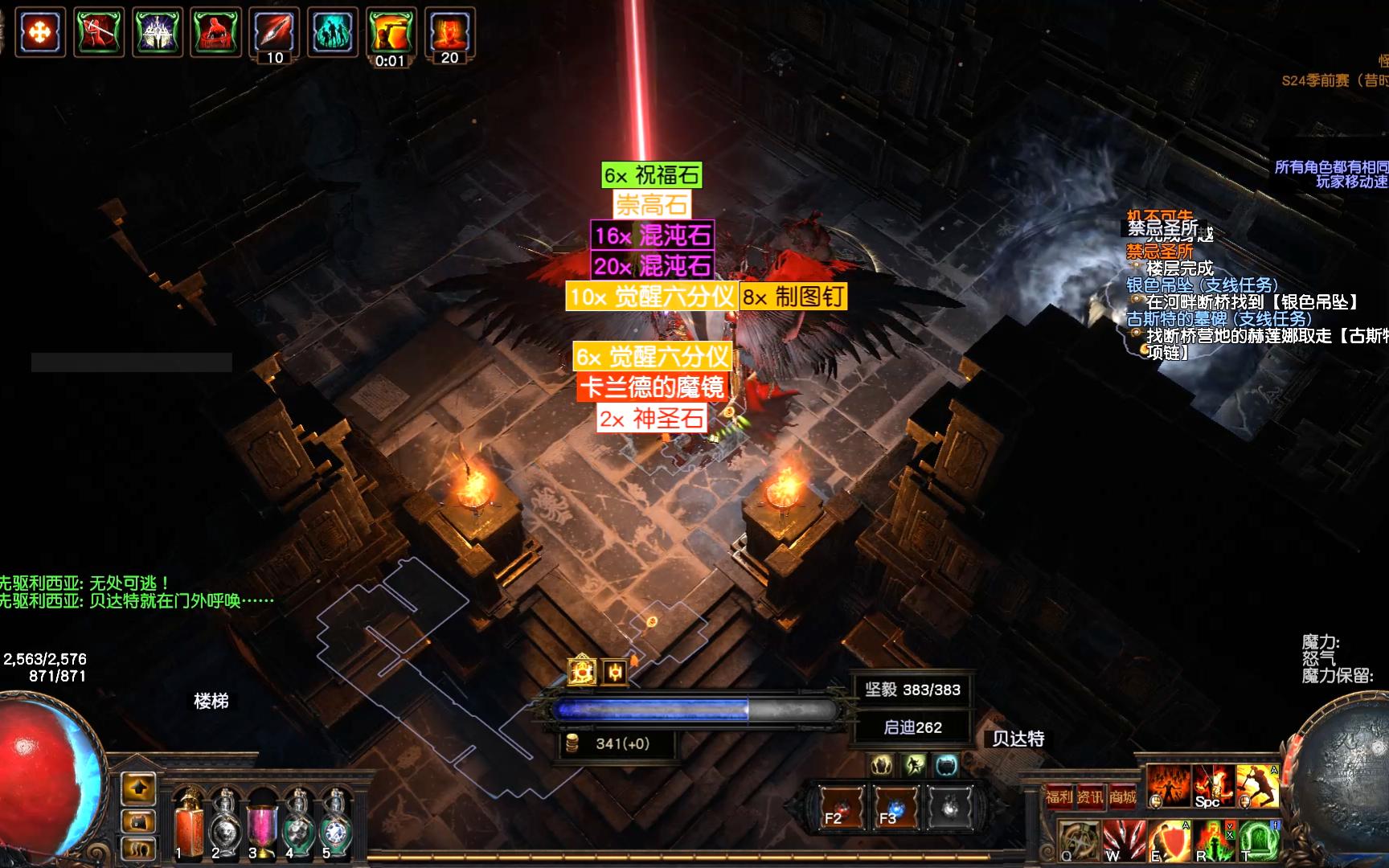This screenshot has width=1389, height=868.
Task: Pick up the 卡兰德的魔镜 drop
Action: pyautogui.click(x=652, y=387)
